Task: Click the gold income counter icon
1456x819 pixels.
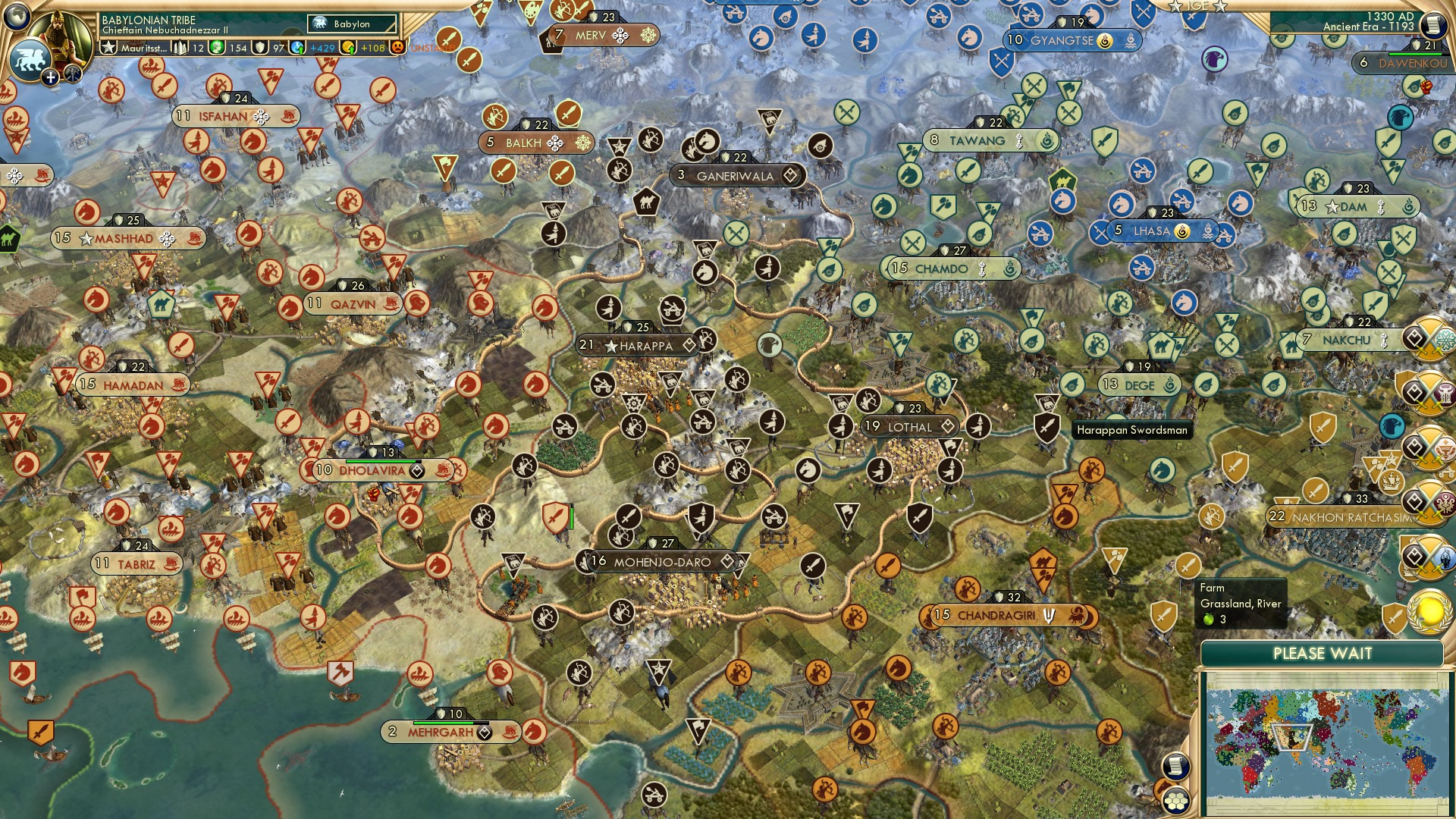Action: click(350, 47)
